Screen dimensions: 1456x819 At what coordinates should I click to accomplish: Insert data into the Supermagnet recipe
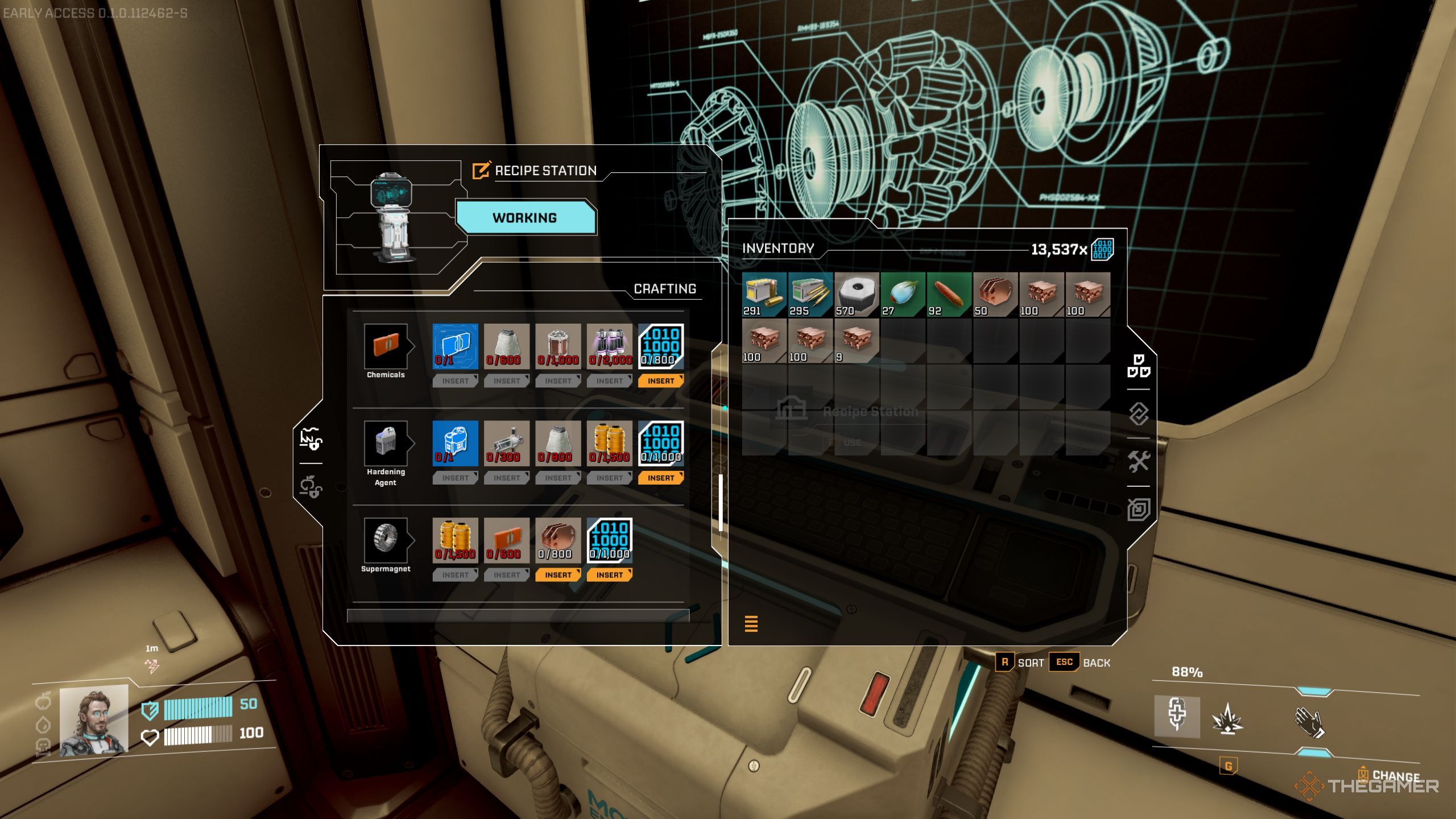point(609,575)
